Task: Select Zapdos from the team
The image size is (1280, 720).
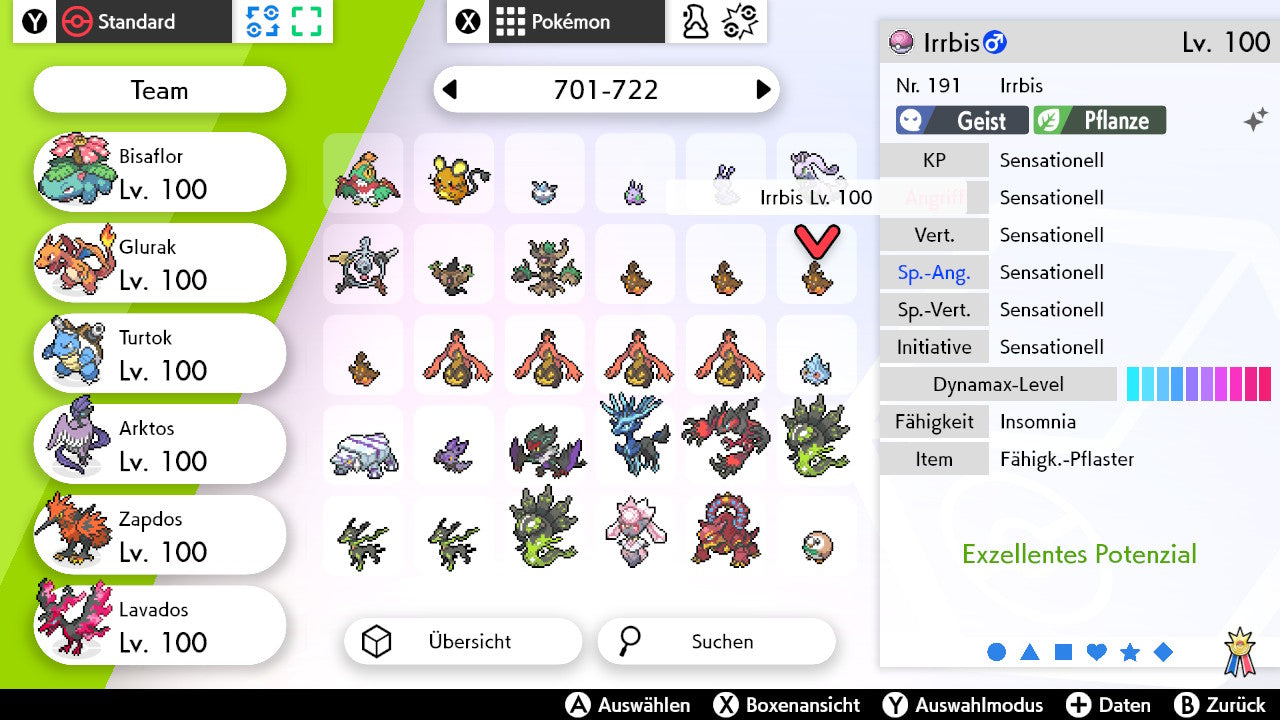Action: pyautogui.click(x=160, y=536)
